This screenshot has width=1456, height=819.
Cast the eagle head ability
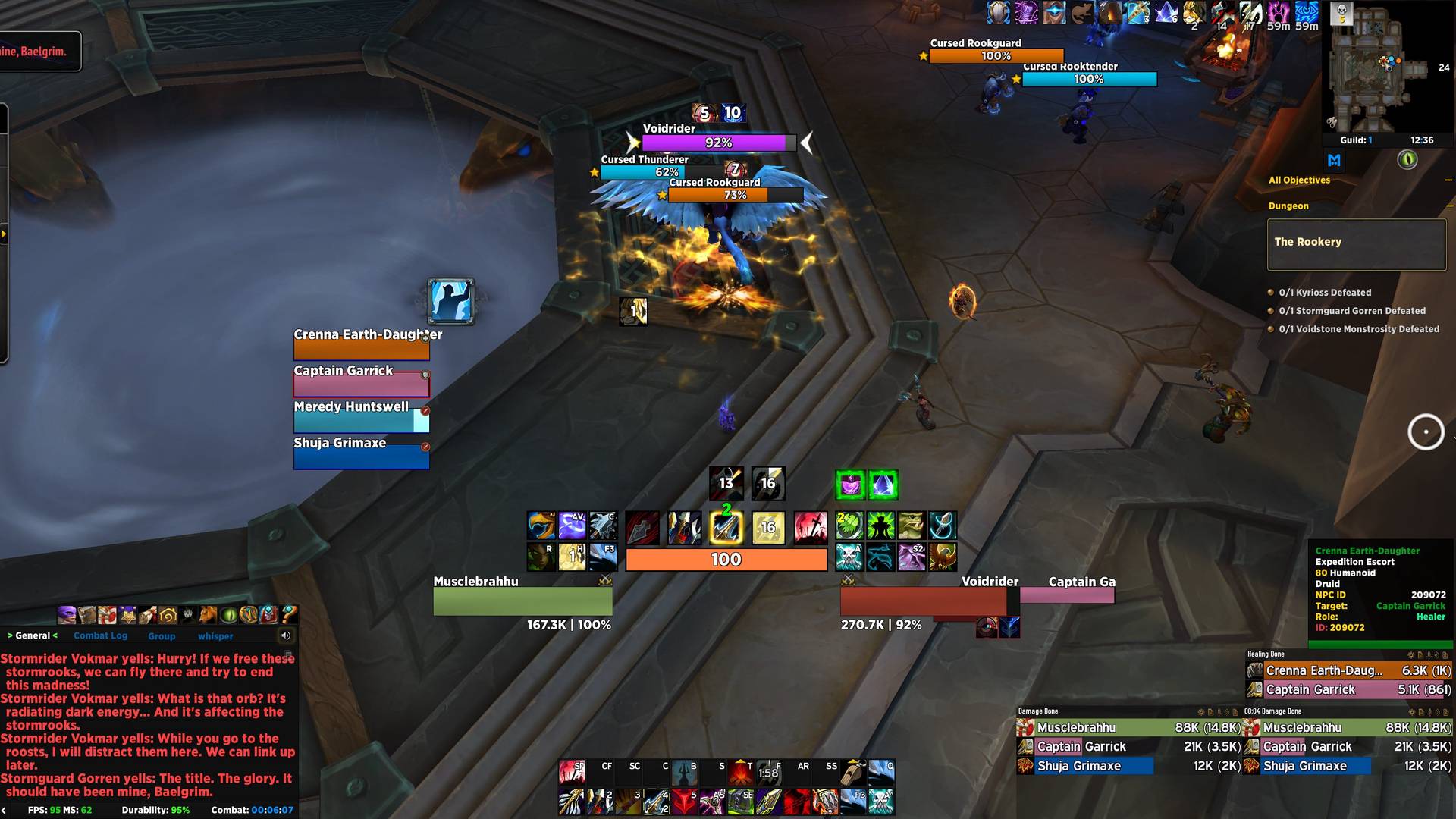pos(541,526)
